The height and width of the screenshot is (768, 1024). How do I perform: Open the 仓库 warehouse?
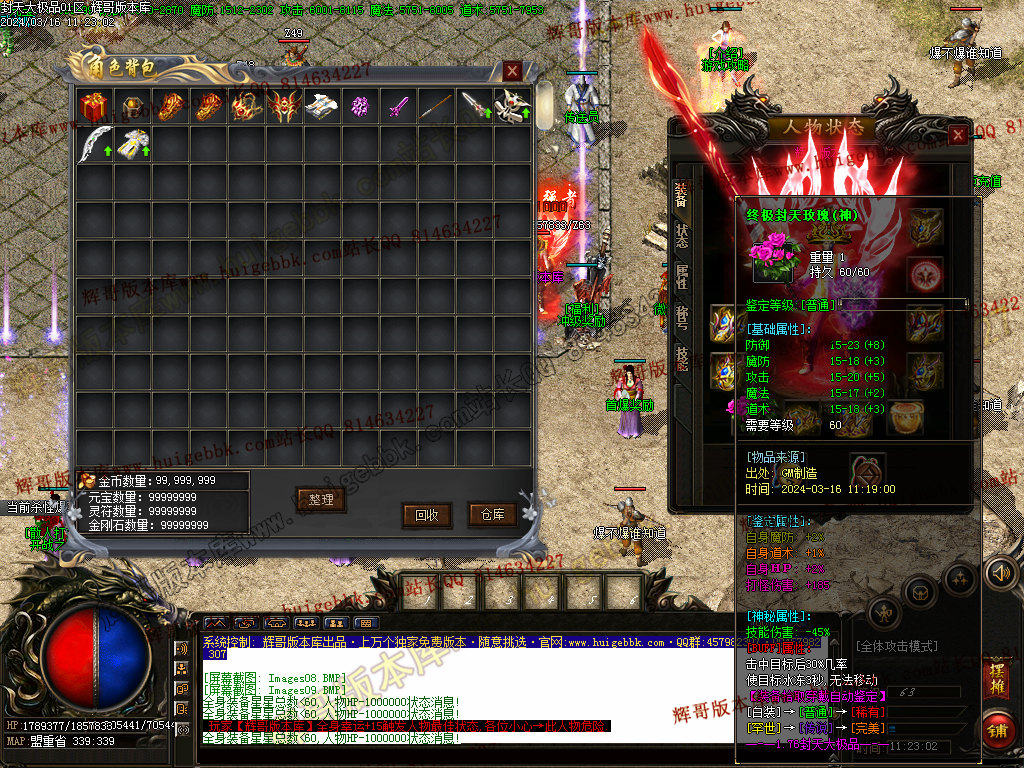click(493, 514)
